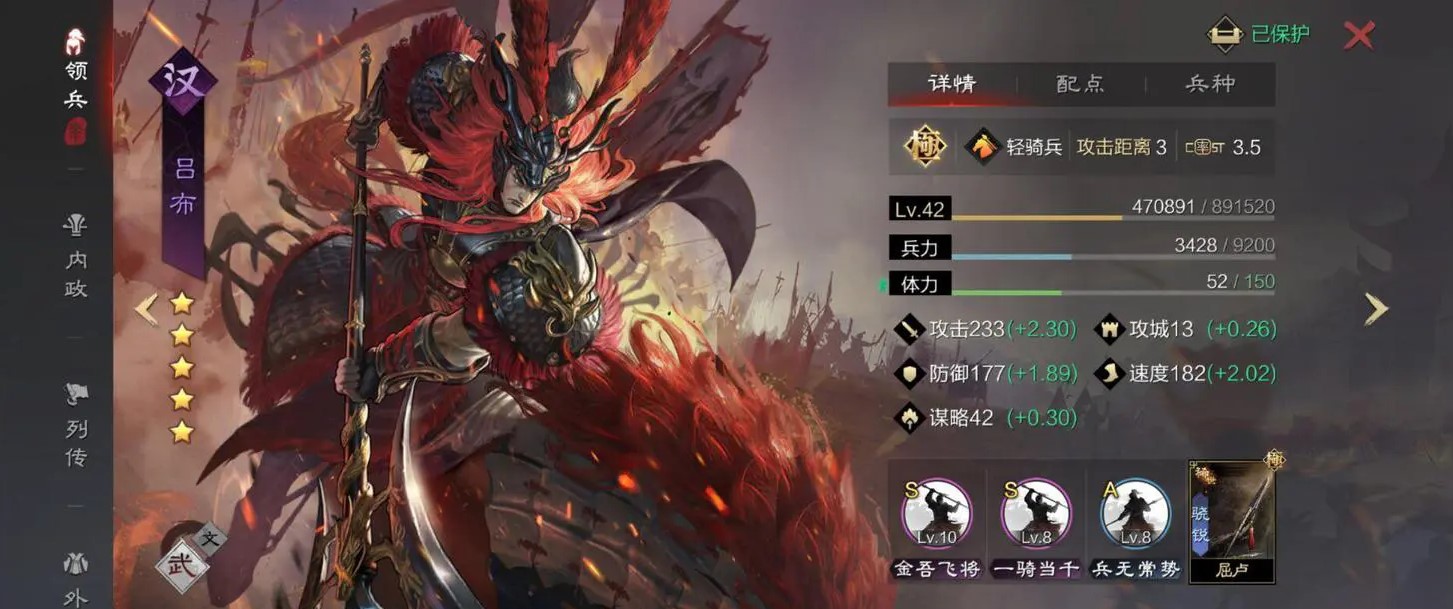Screen dimensions: 1453x609
Task: Tap the 轻骑兵 light cavalry icon
Action: tap(983, 147)
